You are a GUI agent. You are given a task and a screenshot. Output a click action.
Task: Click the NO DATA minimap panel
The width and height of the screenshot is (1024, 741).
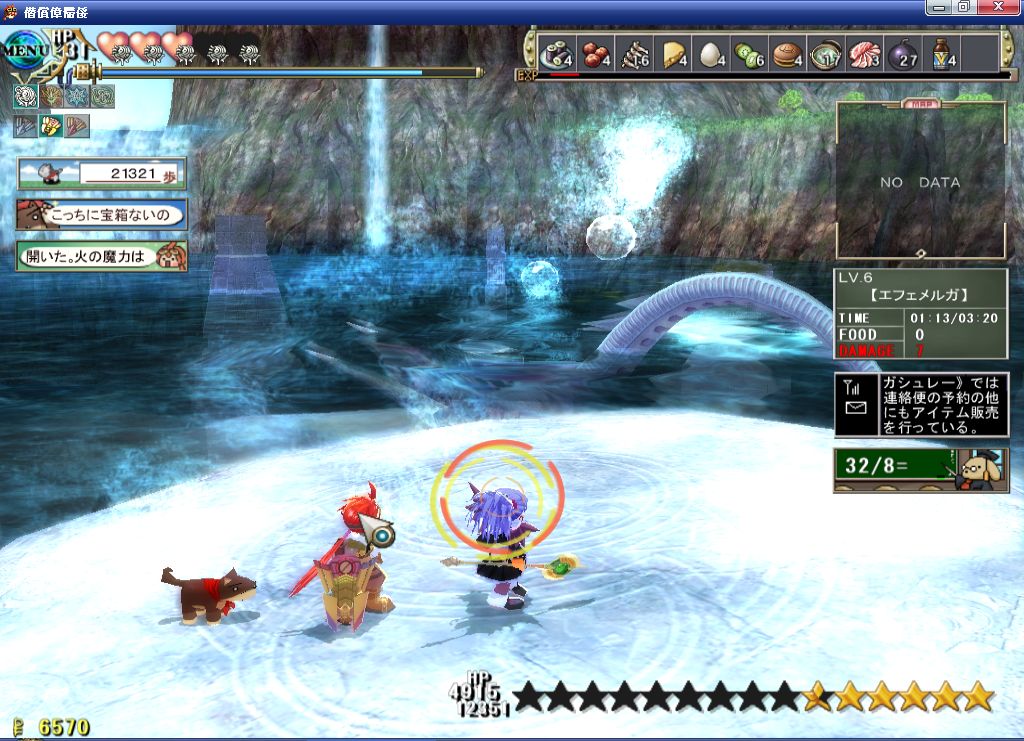(920, 182)
